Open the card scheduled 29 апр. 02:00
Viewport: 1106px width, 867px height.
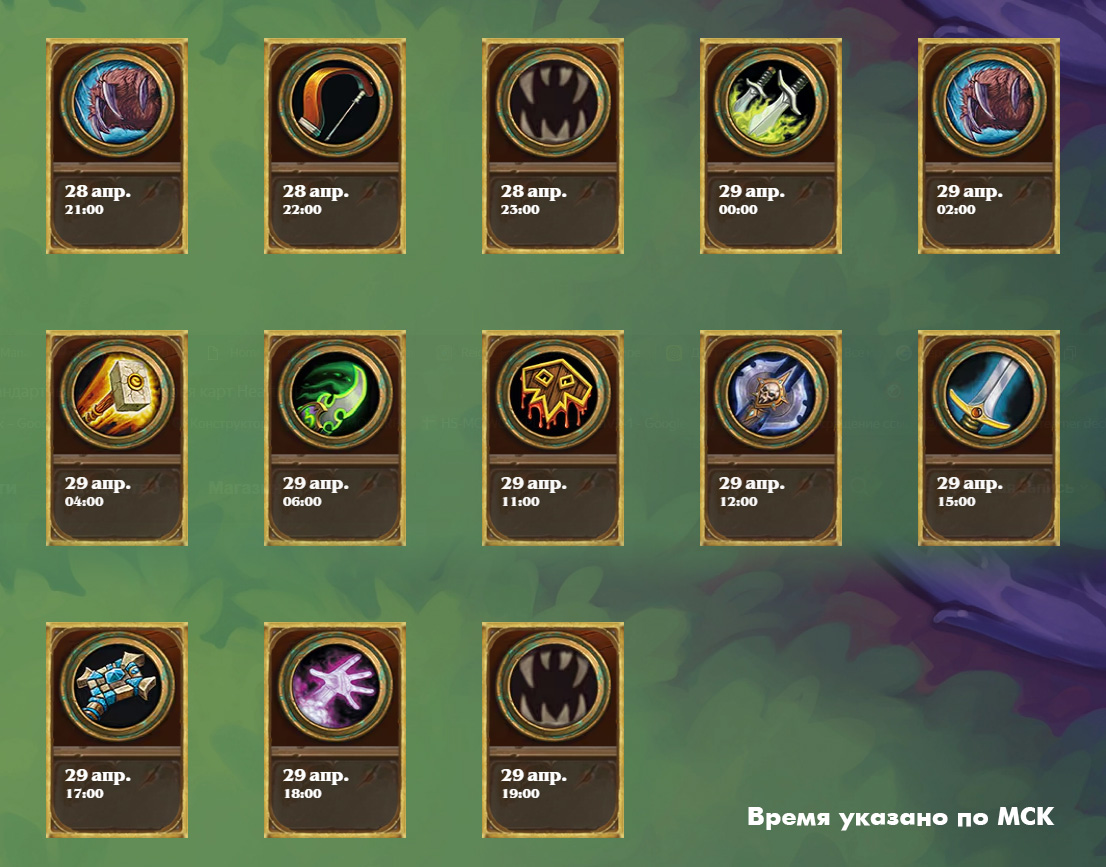(x=989, y=146)
